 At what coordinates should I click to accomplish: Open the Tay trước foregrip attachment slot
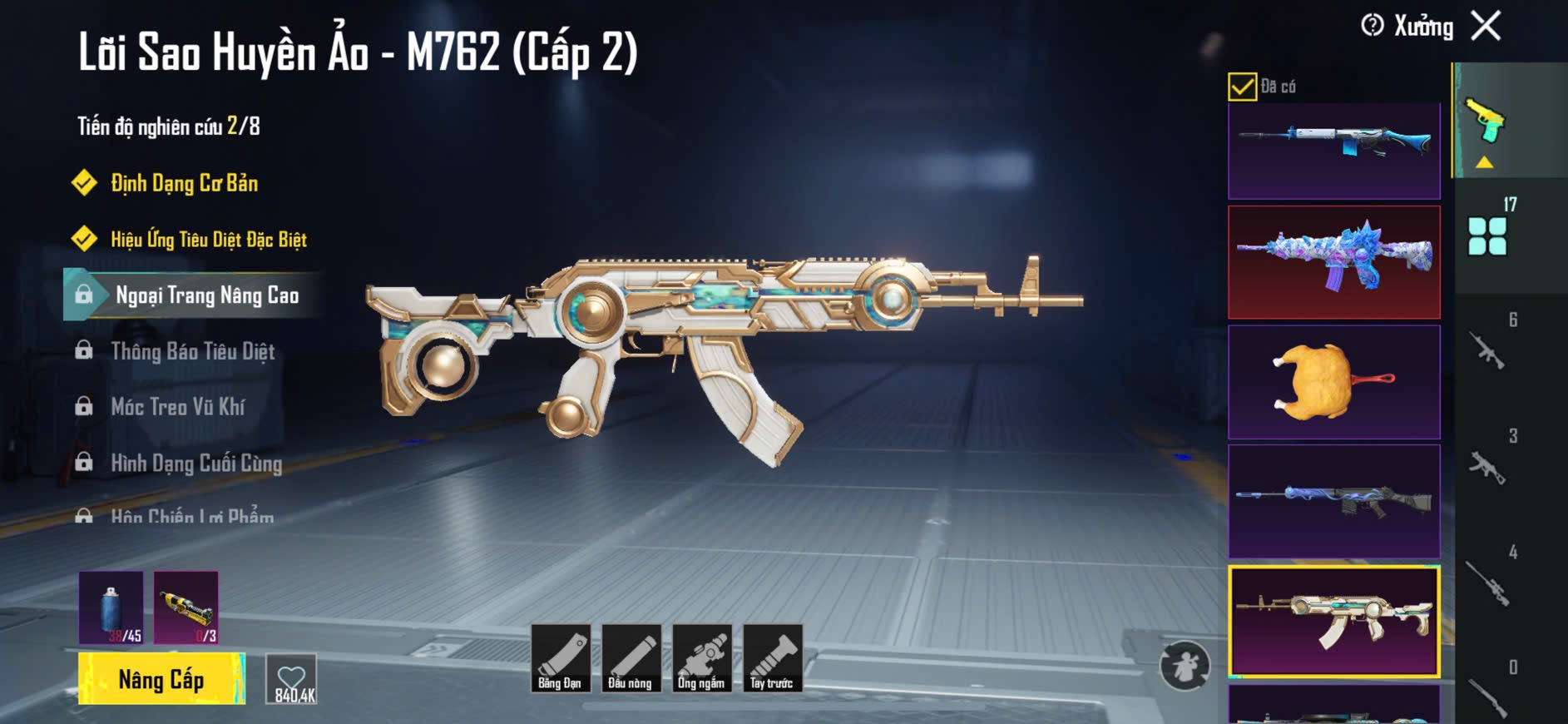pyautogui.click(x=772, y=658)
